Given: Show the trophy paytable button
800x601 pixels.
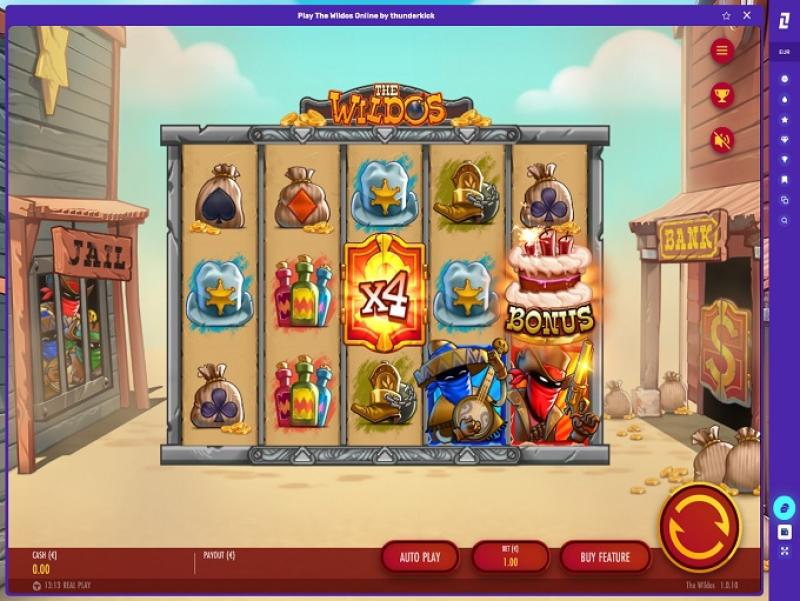Looking at the screenshot, I should point(722,95).
